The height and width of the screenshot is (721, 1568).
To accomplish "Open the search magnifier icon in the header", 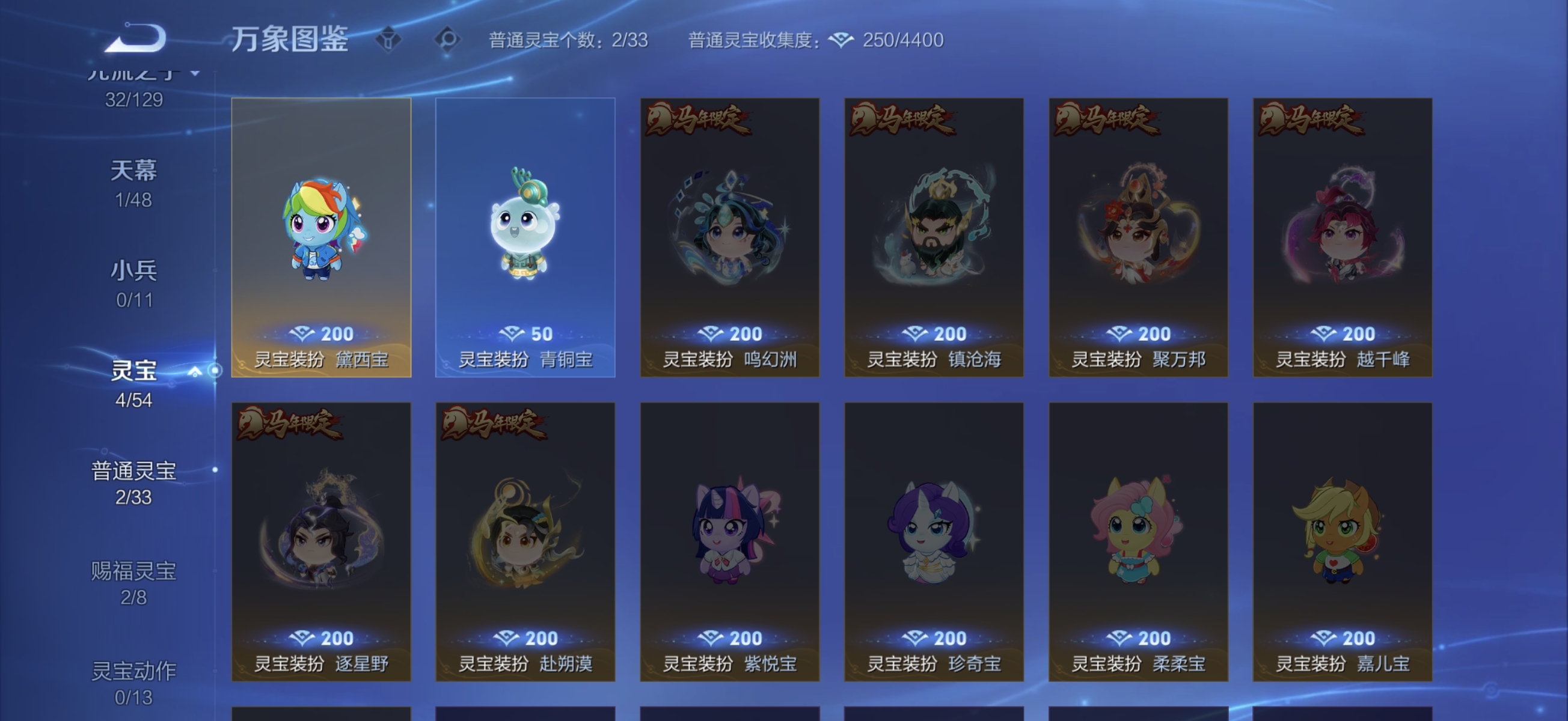I will point(449,39).
